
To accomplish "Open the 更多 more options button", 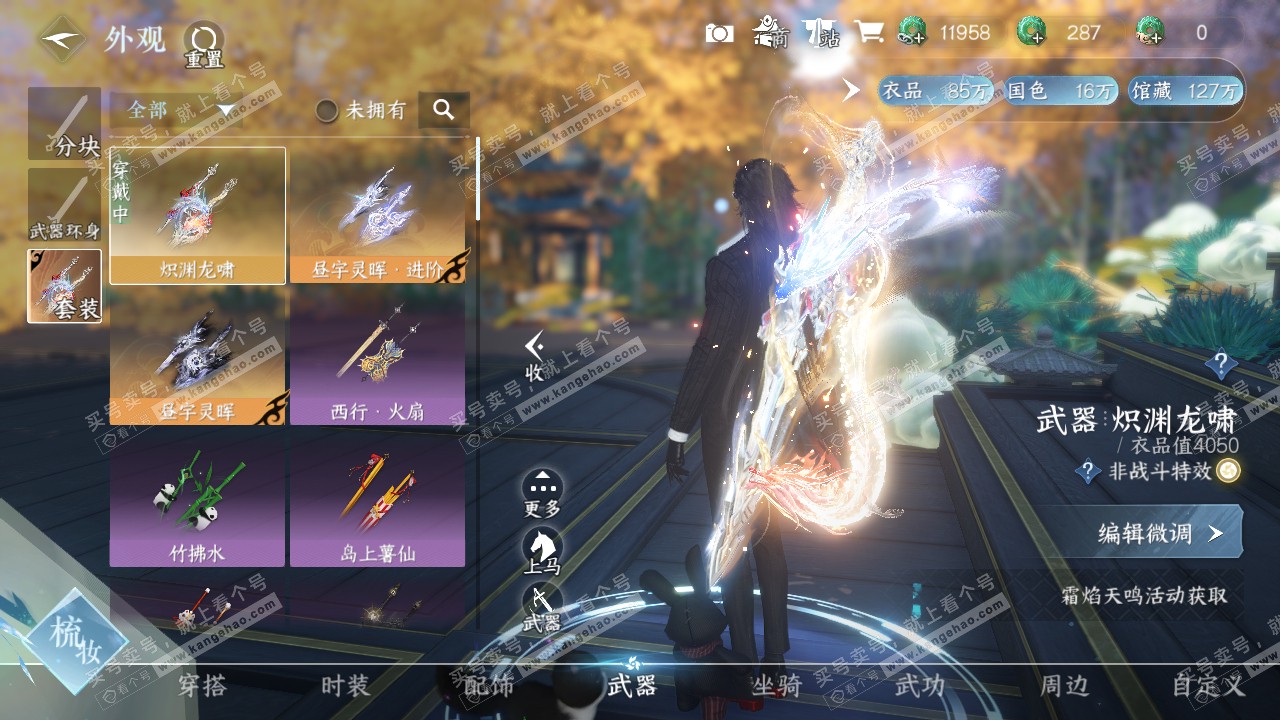I will click(x=542, y=492).
